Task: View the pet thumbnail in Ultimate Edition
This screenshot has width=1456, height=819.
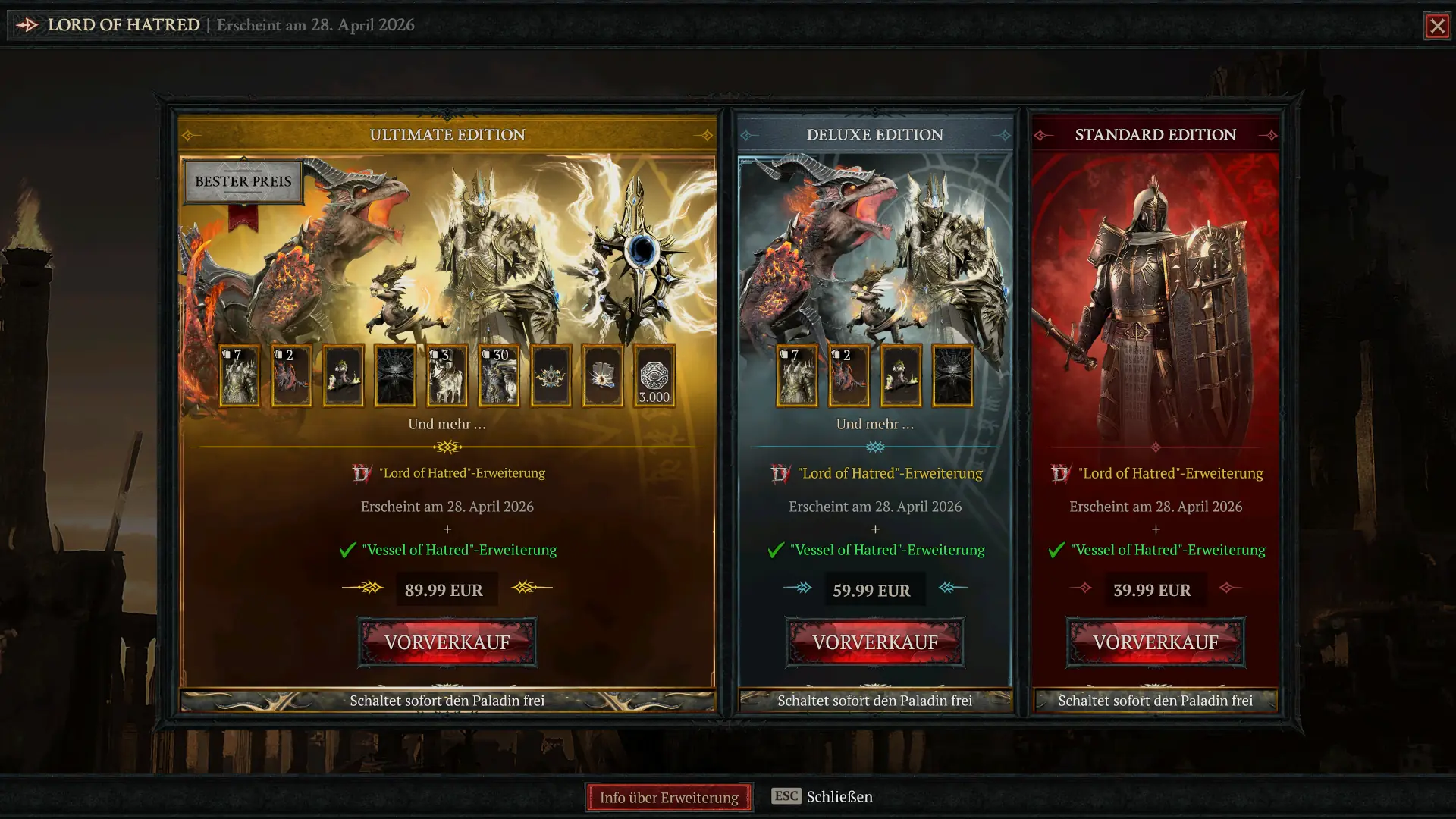Action: pos(344,374)
